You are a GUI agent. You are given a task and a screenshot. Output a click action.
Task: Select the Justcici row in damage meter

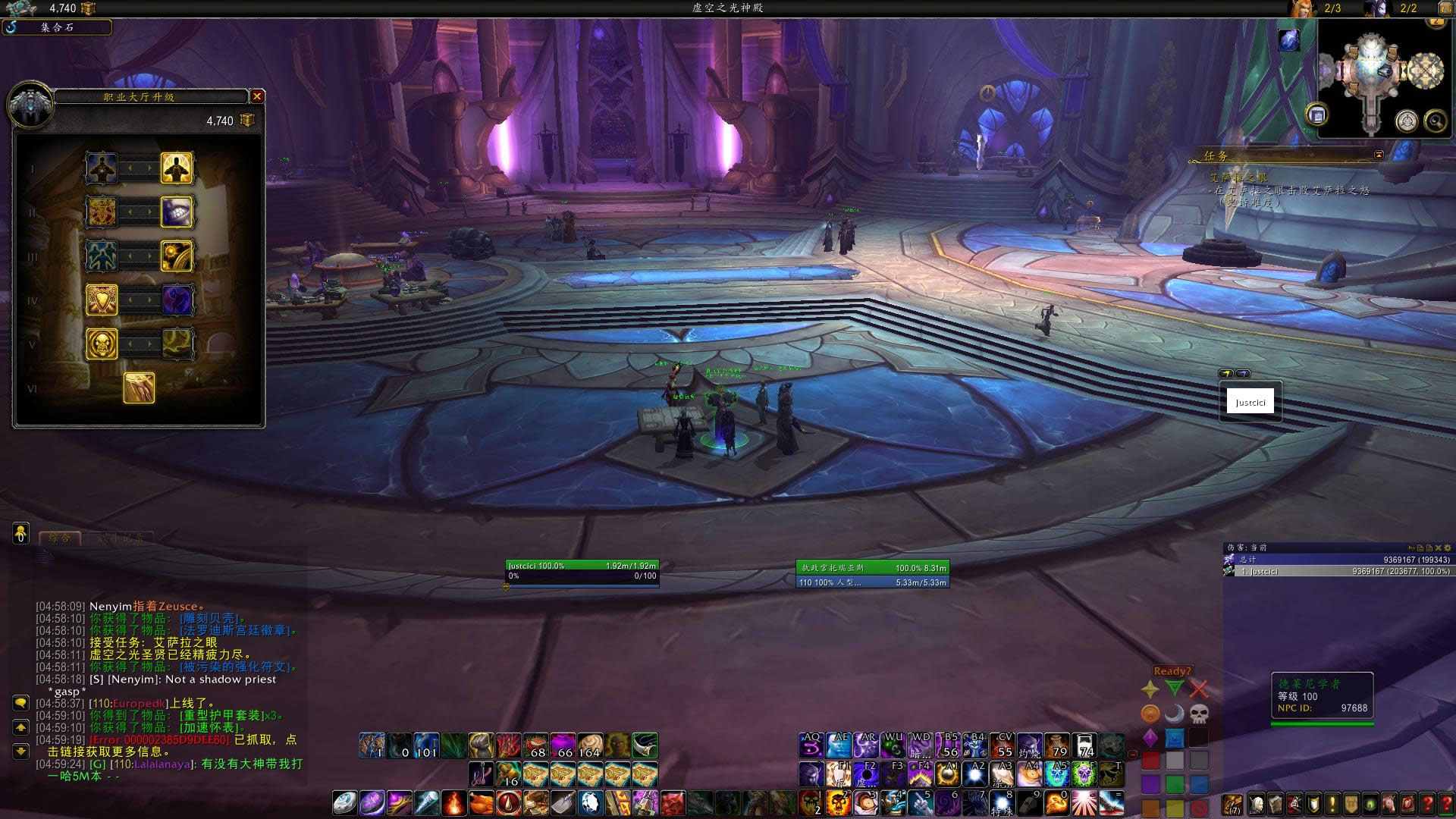pos(1338,571)
